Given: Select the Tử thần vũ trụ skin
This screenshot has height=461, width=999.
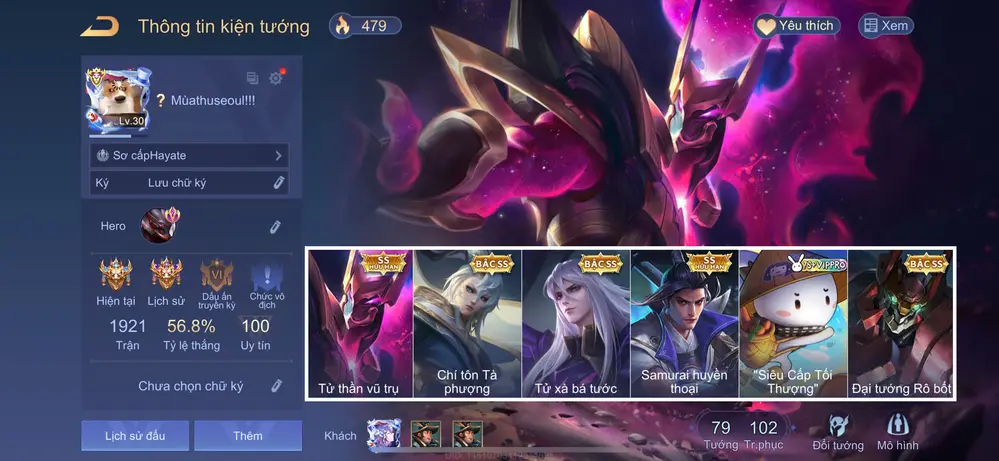Looking at the screenshot, I should (359, 323).
